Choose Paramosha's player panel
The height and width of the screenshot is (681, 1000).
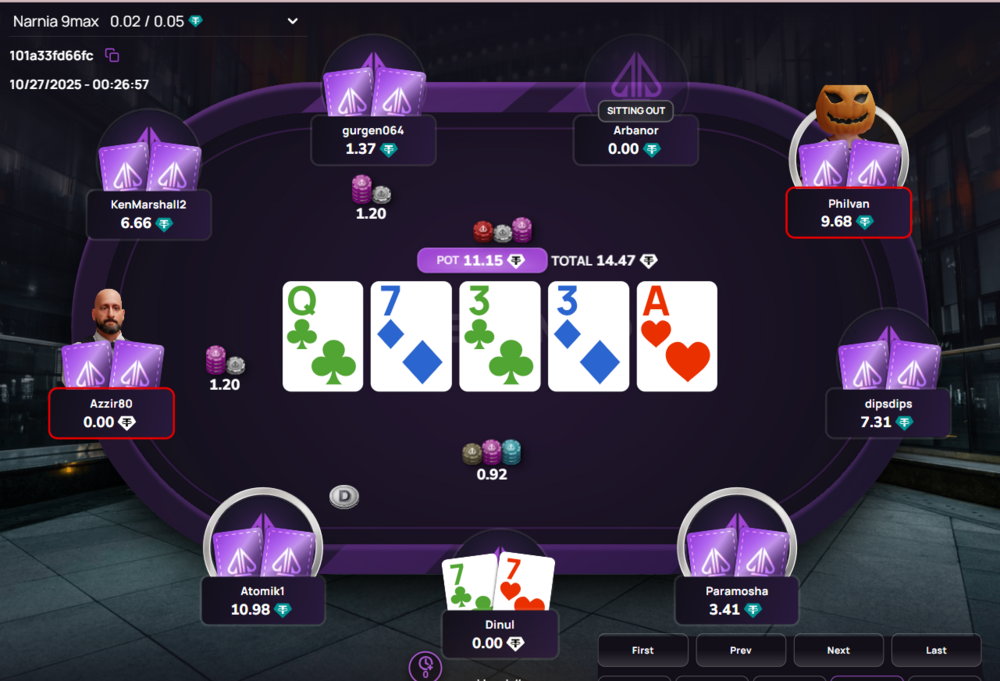[736, 600]
